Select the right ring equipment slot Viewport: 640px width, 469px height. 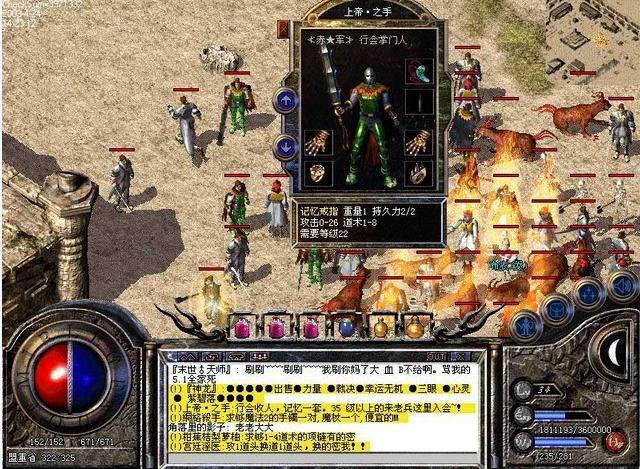click(x=418, y=173)
